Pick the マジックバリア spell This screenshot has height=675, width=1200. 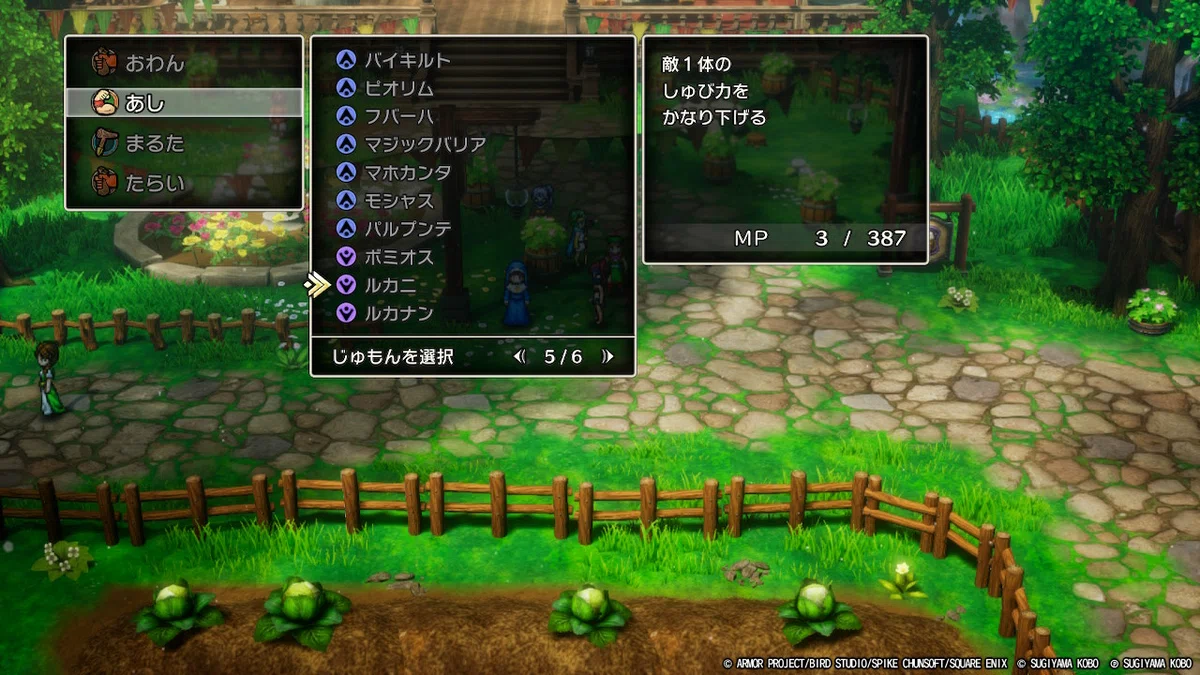coord(425,144)
